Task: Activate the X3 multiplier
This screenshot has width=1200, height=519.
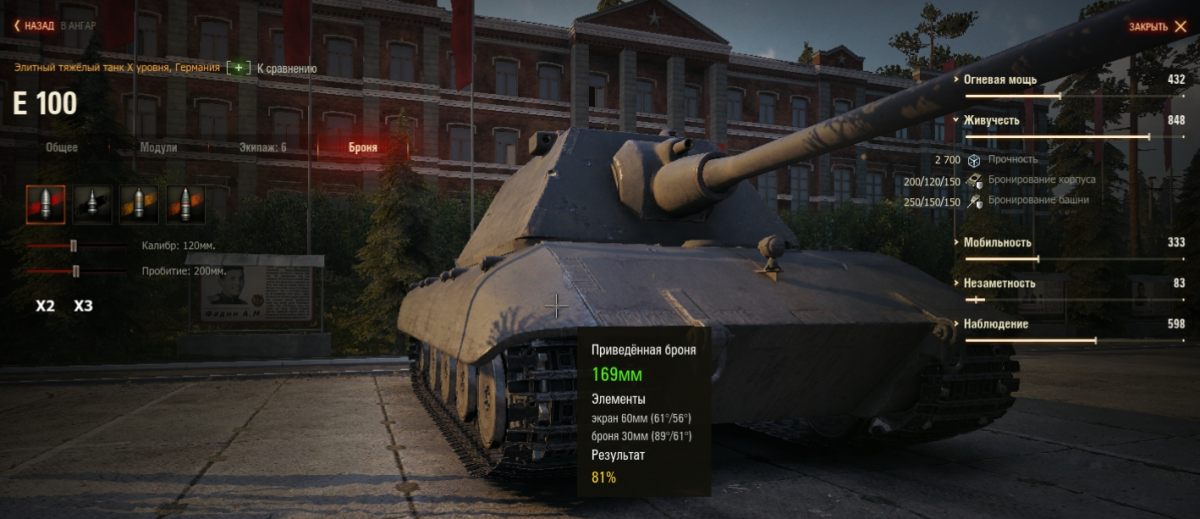Action: click(x=83, y=306)
